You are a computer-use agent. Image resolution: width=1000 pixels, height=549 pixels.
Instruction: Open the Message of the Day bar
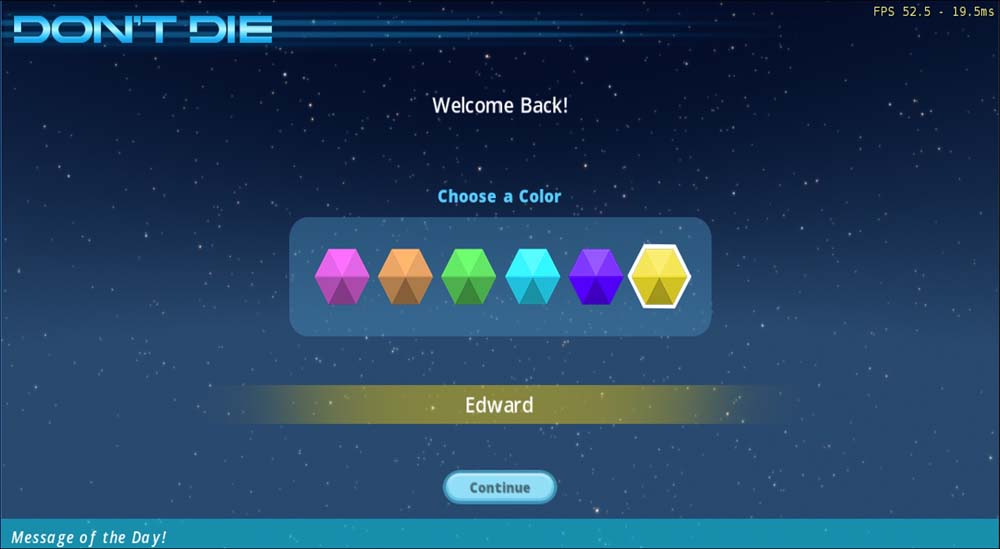pos(499,536)
